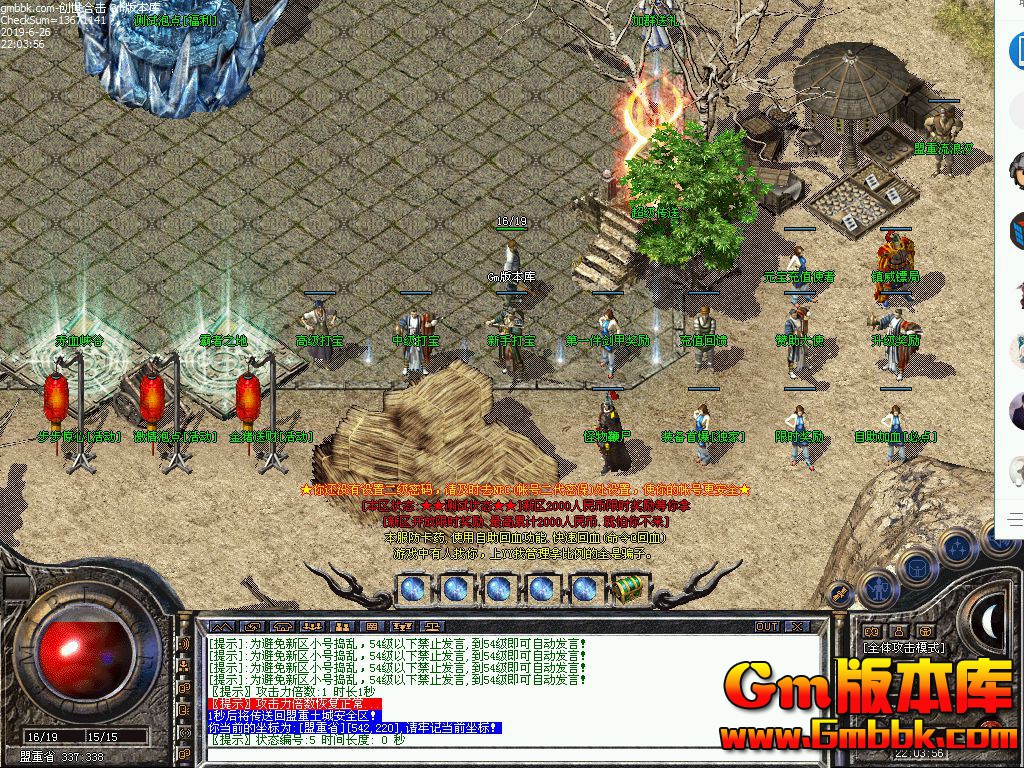Click the OUT button above the chat

click(767, 626)
